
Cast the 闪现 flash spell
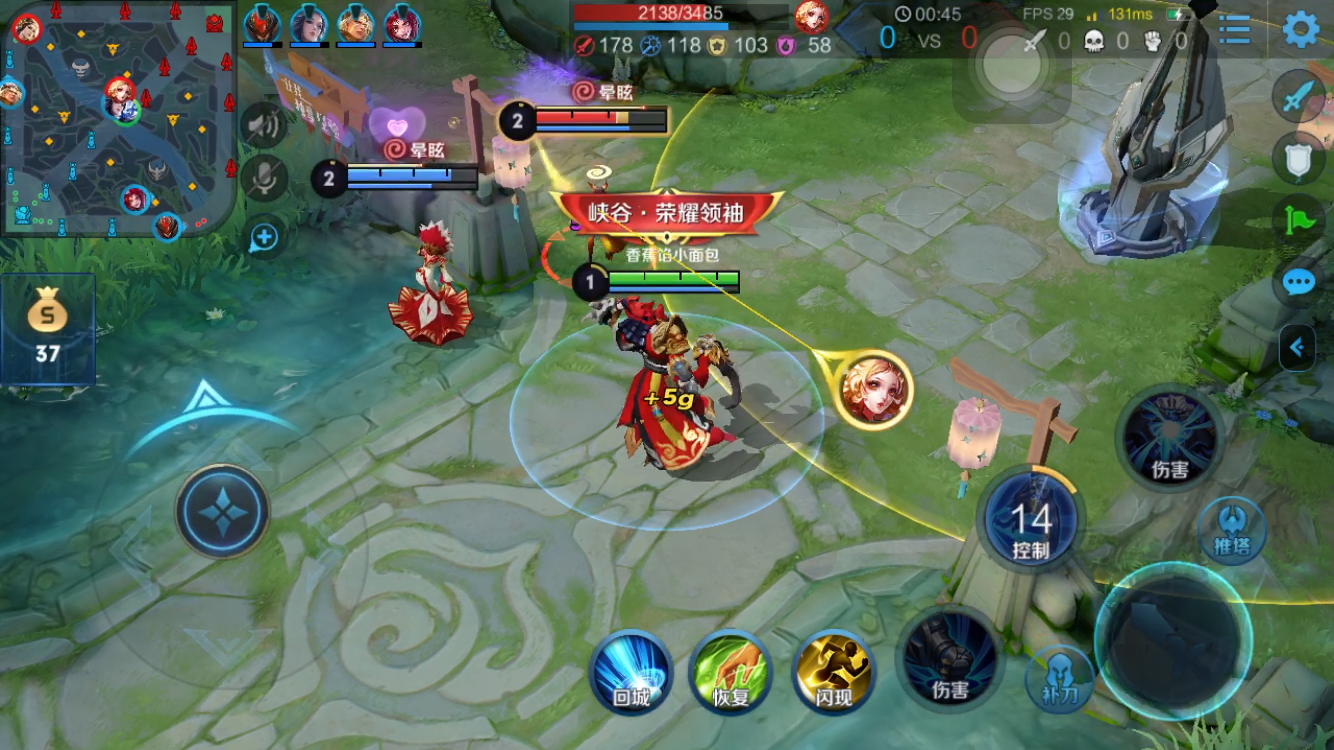point(833,671)
